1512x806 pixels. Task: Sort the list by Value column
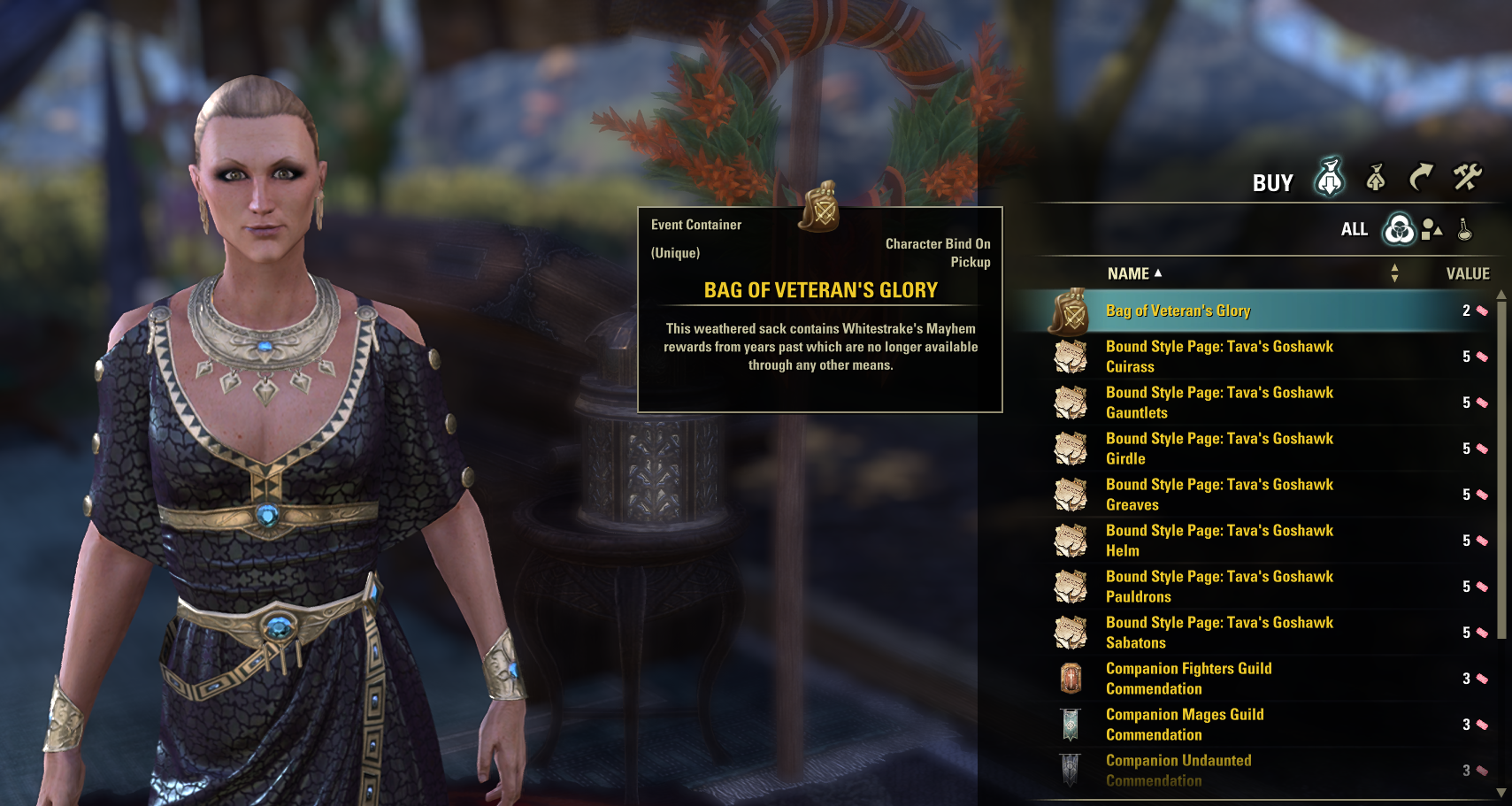(x=1468, y=274)
